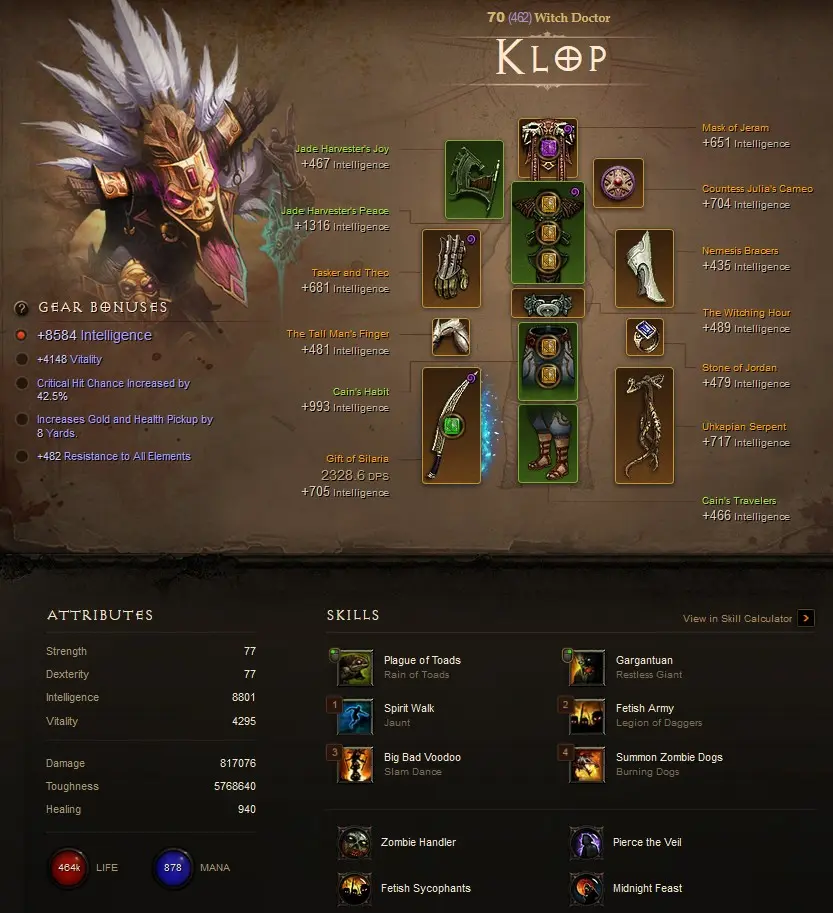Select the Cain's Travelers boots slot
Viewport: 833px width, 913px height.
pos(548,441)
